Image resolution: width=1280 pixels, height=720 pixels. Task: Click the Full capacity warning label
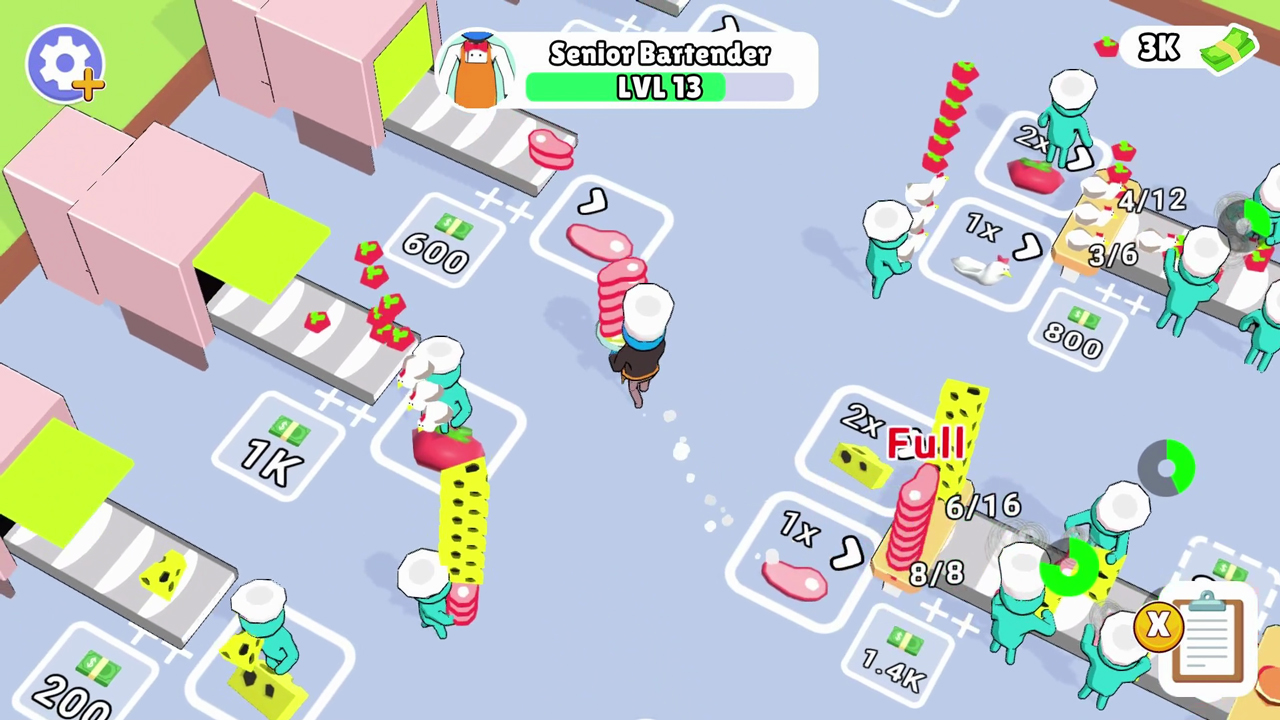point(925,443)
